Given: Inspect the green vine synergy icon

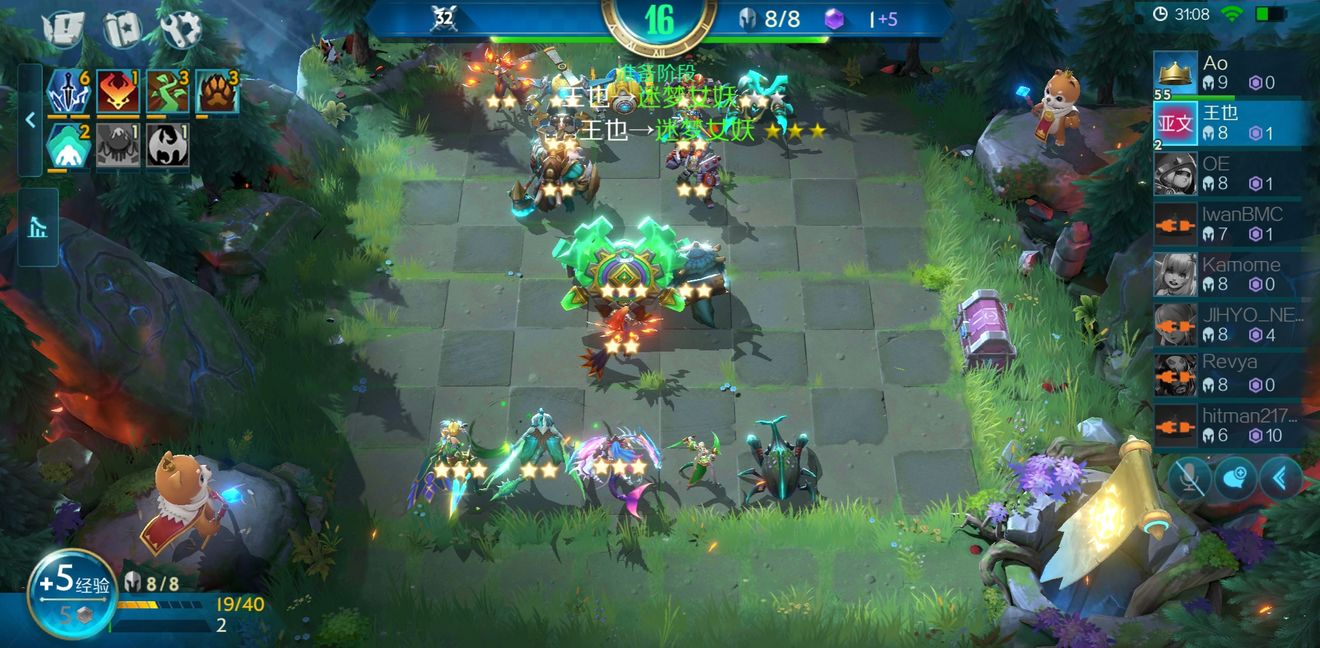Looking at the screenshot, I should pyautogui.click(x=168, y=92).
